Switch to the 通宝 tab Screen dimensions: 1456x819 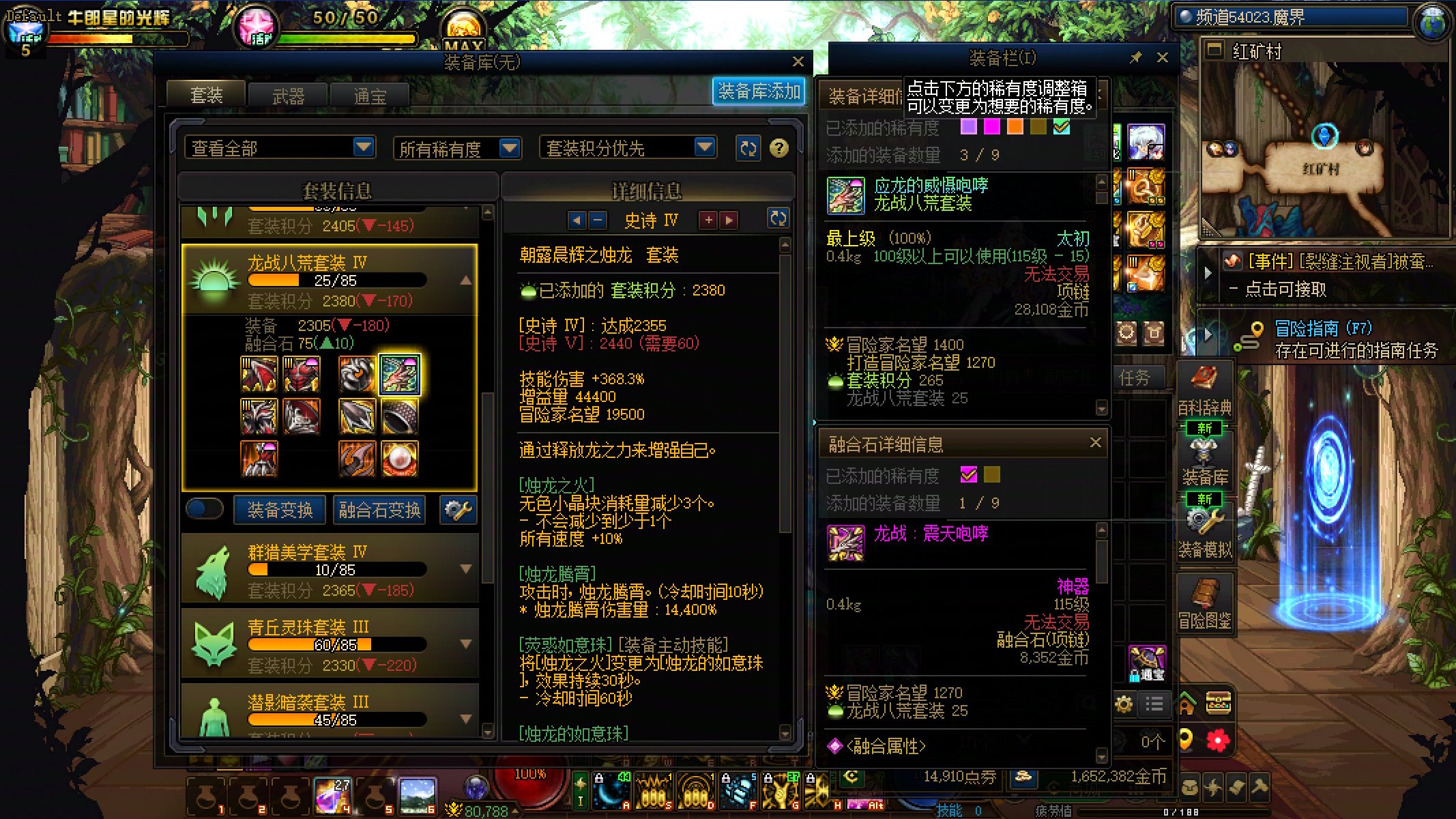[x=369, y=95]
